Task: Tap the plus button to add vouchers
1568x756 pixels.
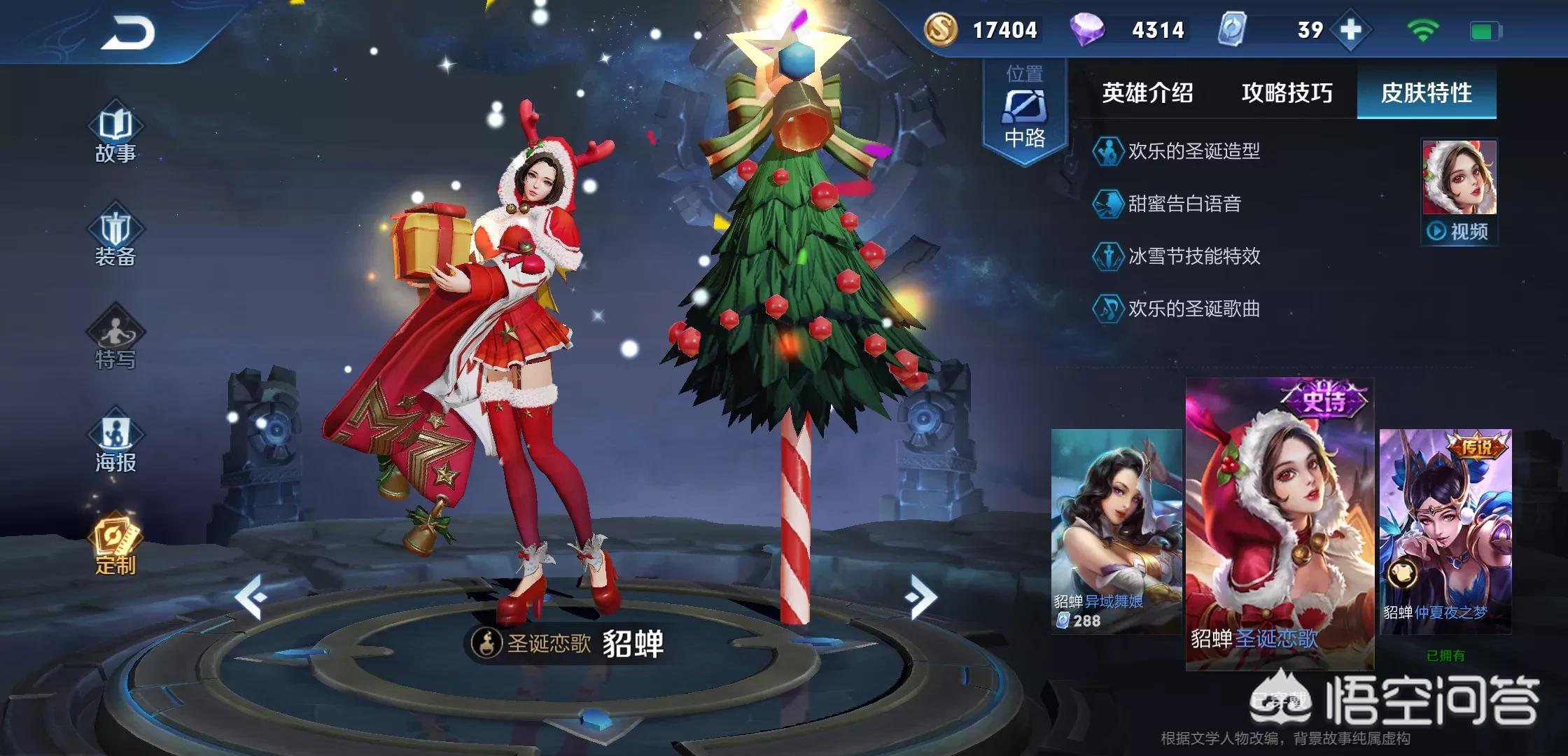Action: click(x=1350, y=30)
